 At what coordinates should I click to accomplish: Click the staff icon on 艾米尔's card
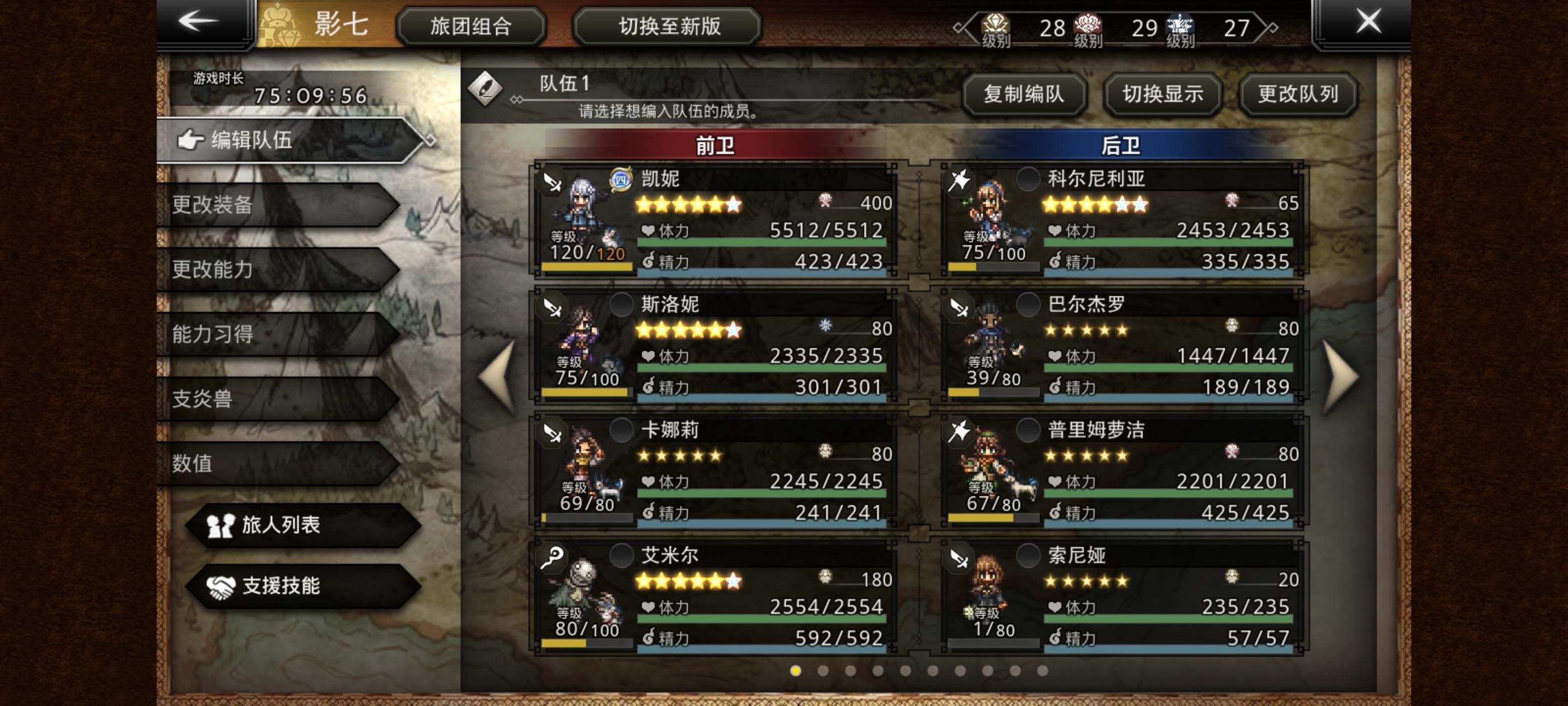(x=553, y=557)
